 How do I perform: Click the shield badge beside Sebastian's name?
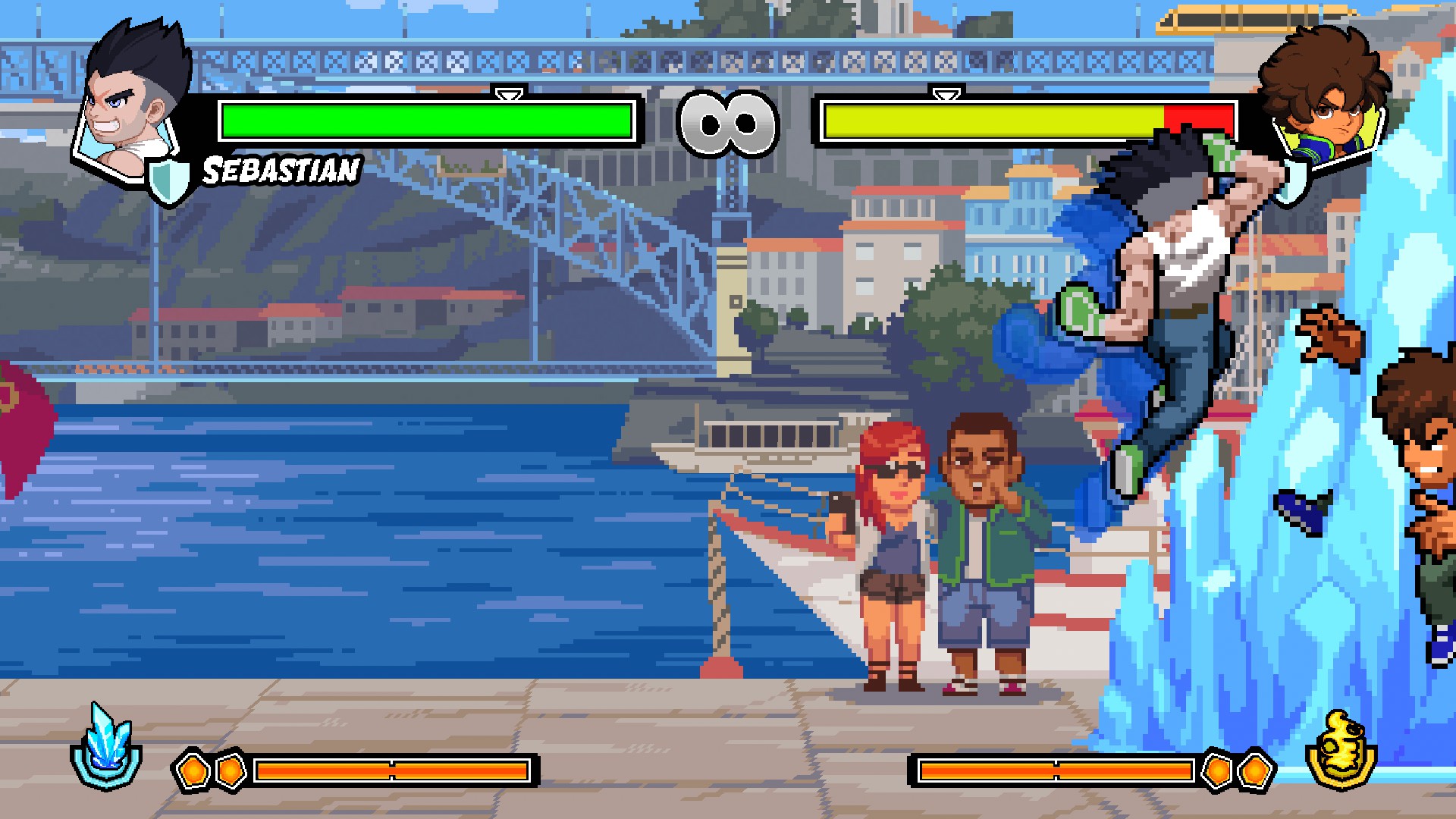click(x=167, y=181)
